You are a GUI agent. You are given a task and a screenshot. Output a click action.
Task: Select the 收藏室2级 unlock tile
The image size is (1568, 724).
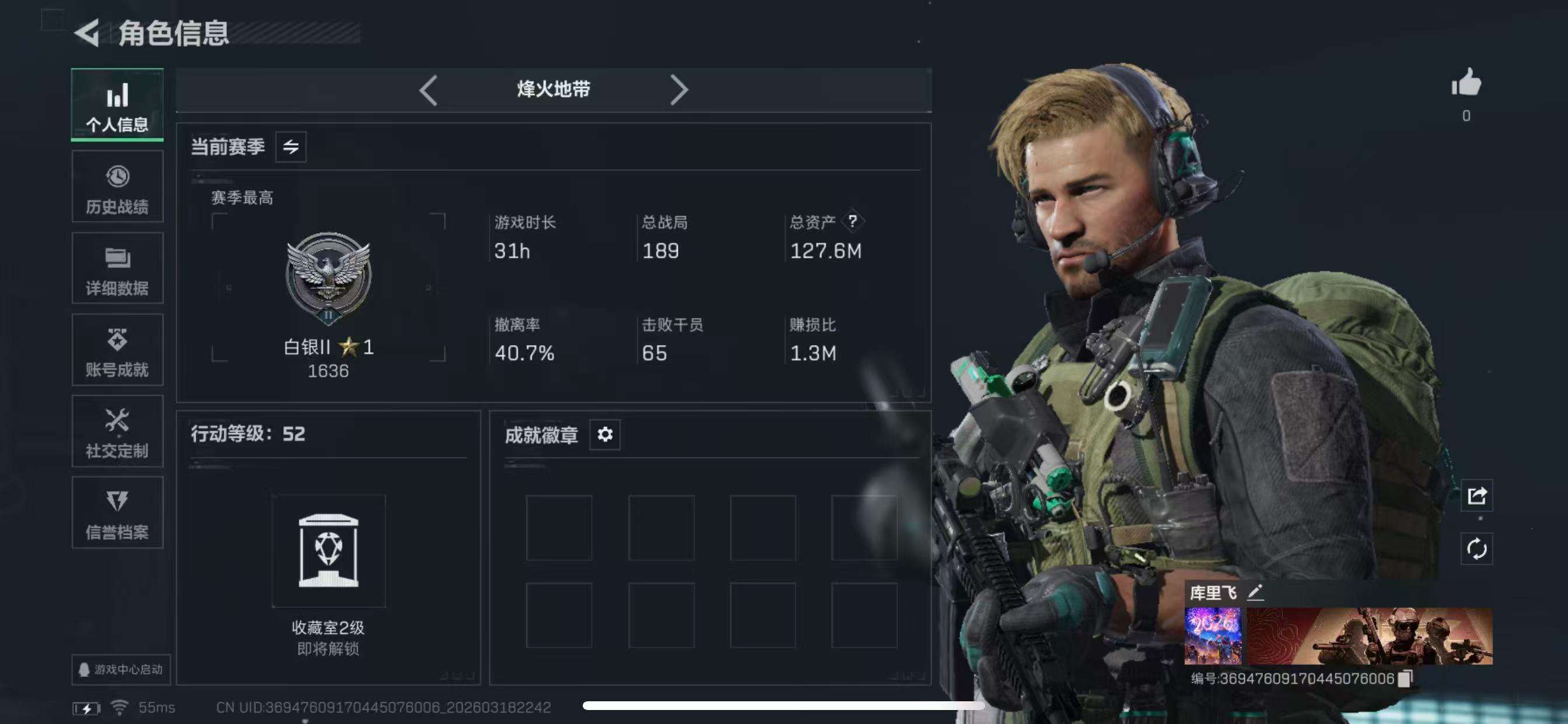[x=328, y=551]
